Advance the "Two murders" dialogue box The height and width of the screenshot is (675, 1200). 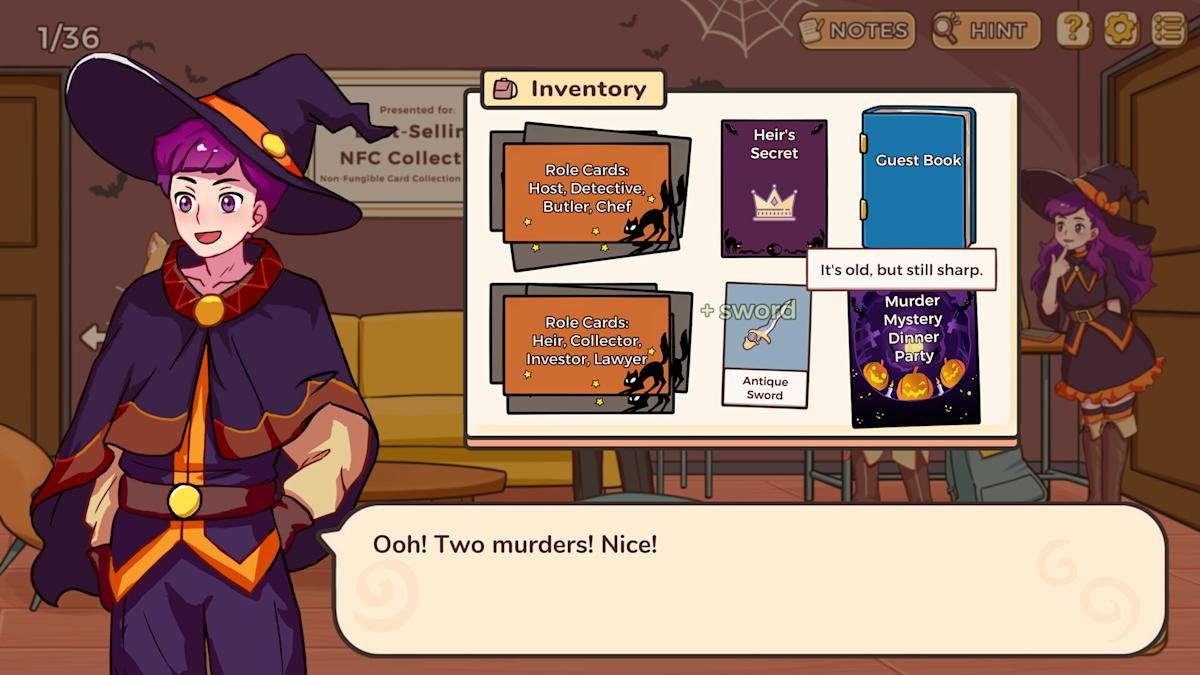[750, 580]
